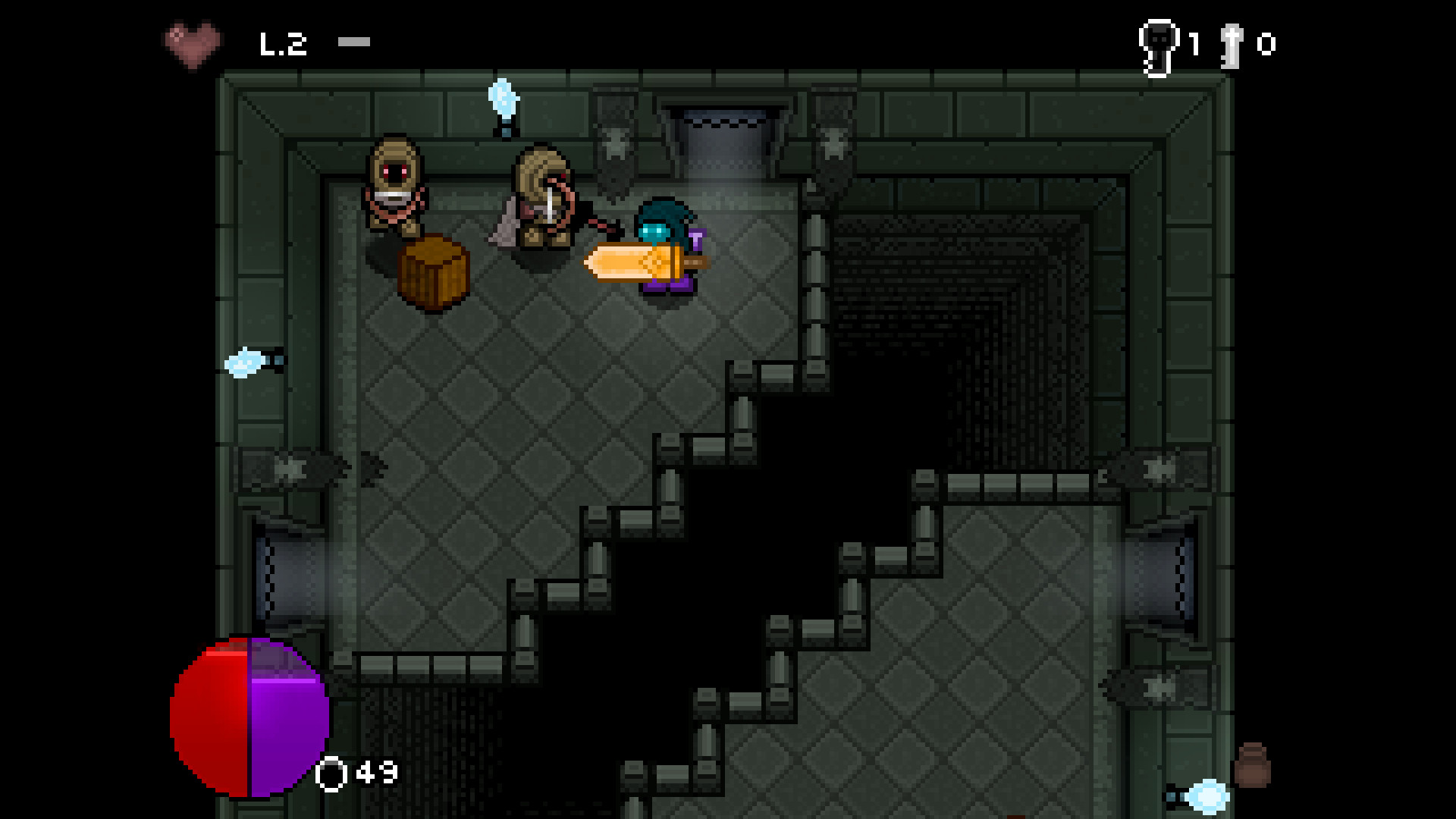Screen dimensions: 1456x819
Task: Click the ghost wisp on the left wall
Action: [243, 362]
